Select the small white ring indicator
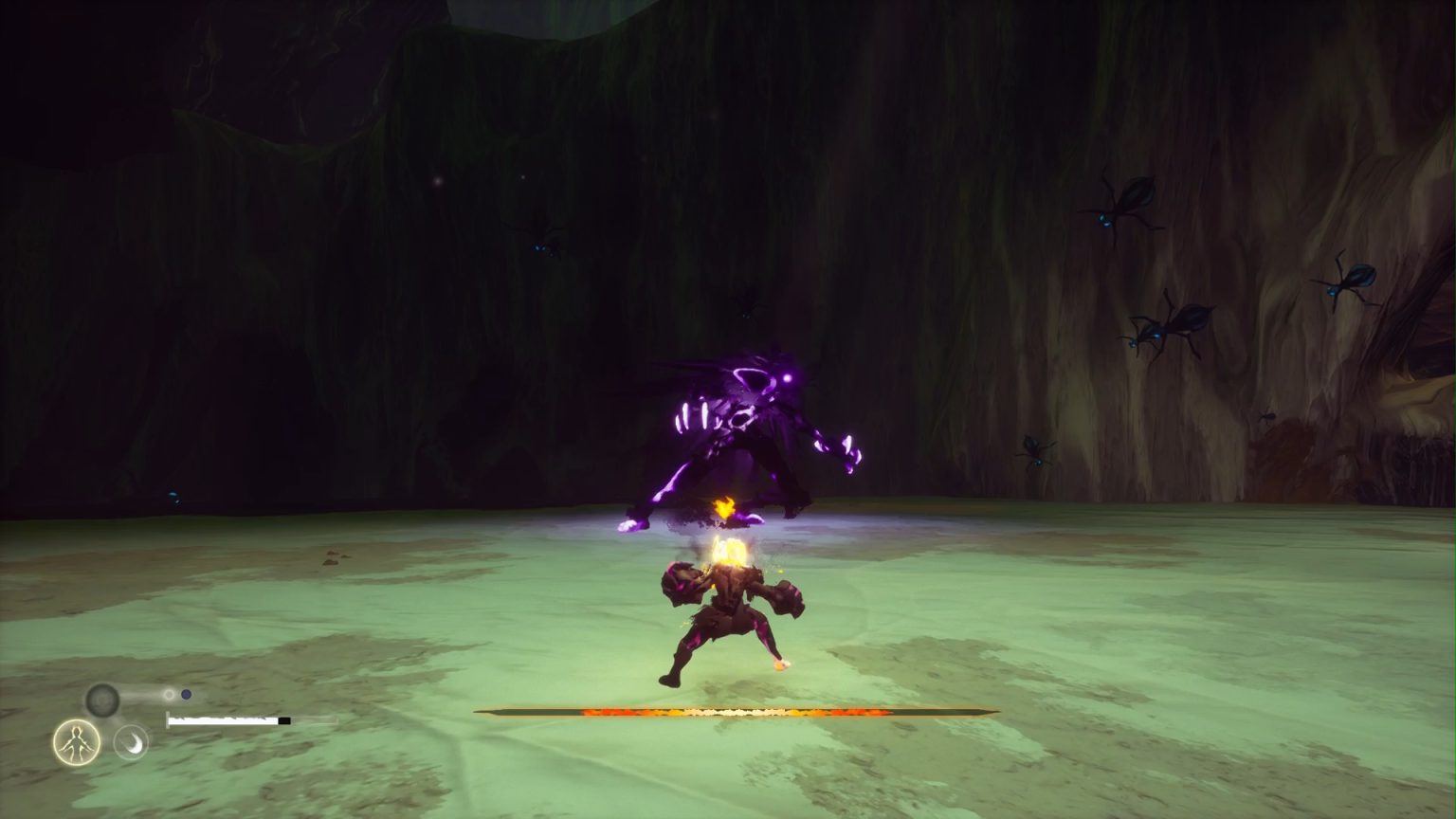This screenshot has width=1456, height=819. 170,694
